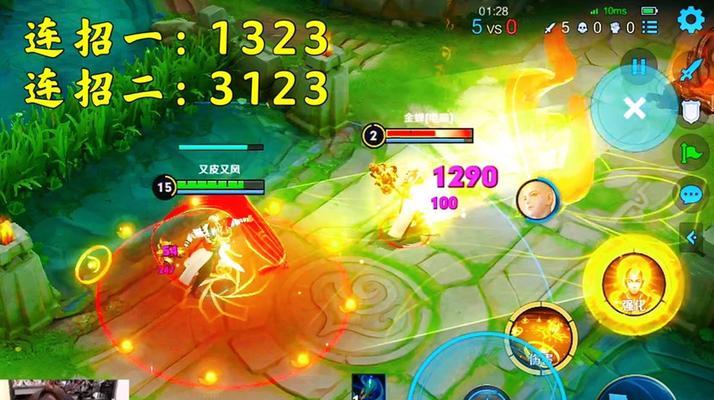Open the gear settings menu
This screenshot has height=400, width=714.
tap(690, 19)
